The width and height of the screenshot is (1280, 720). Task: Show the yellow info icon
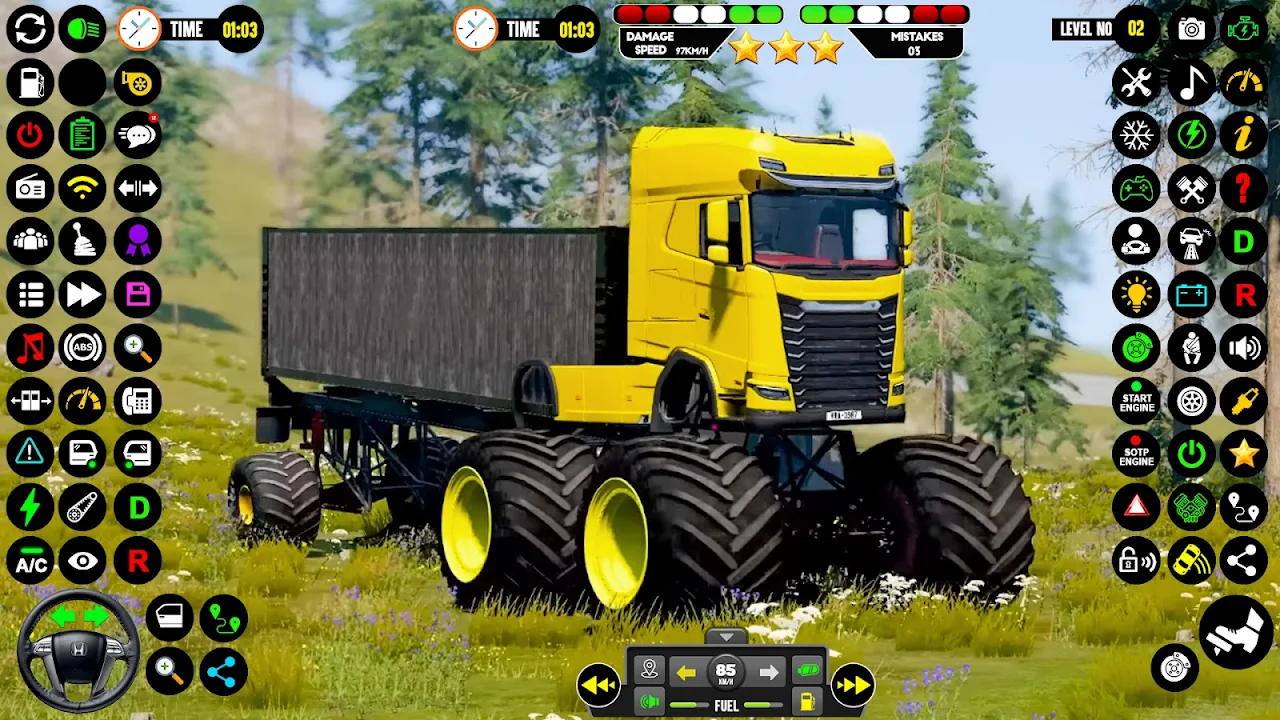click(1244, 135)
